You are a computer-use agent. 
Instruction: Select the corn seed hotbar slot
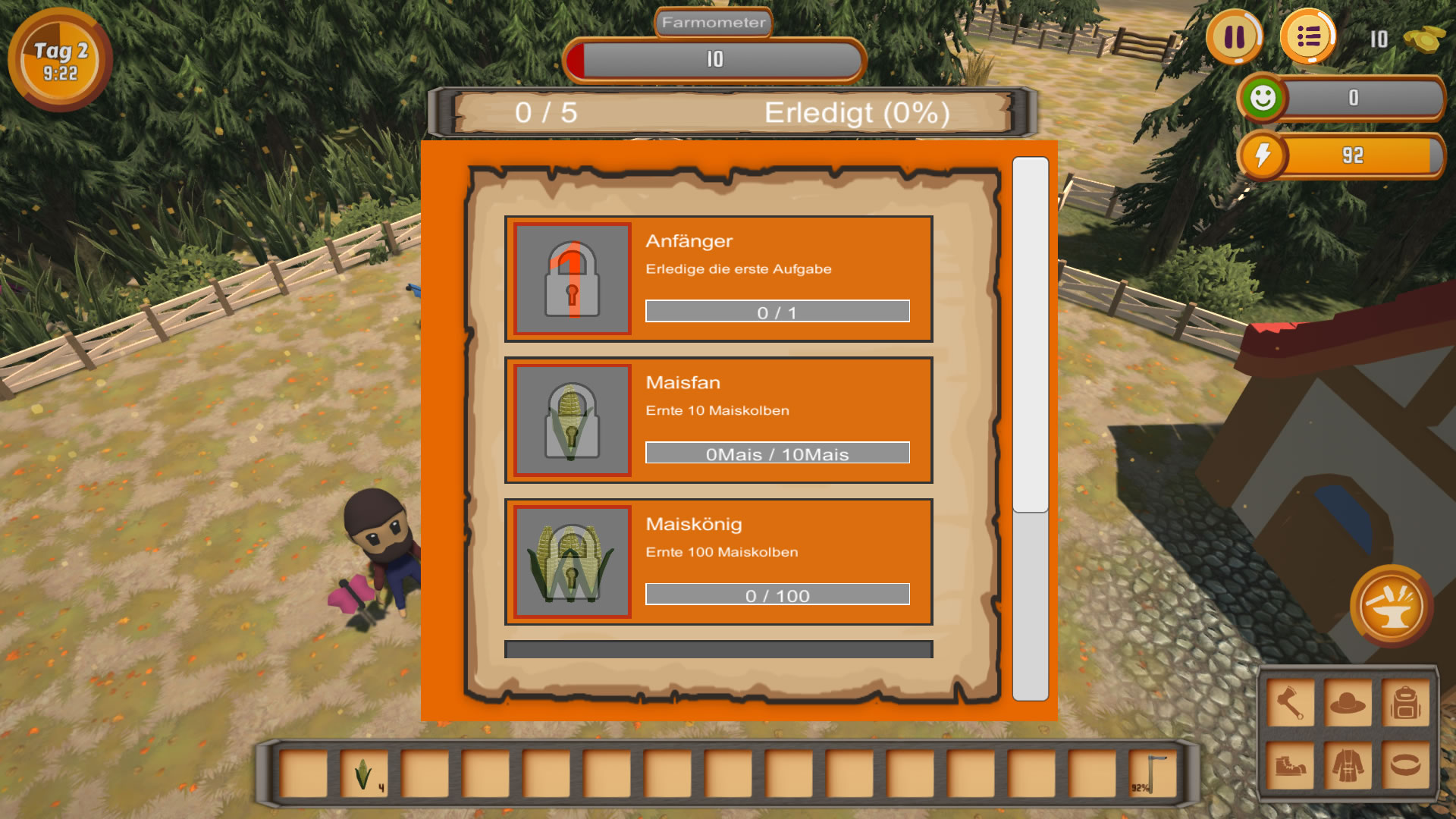click(364, 773)
